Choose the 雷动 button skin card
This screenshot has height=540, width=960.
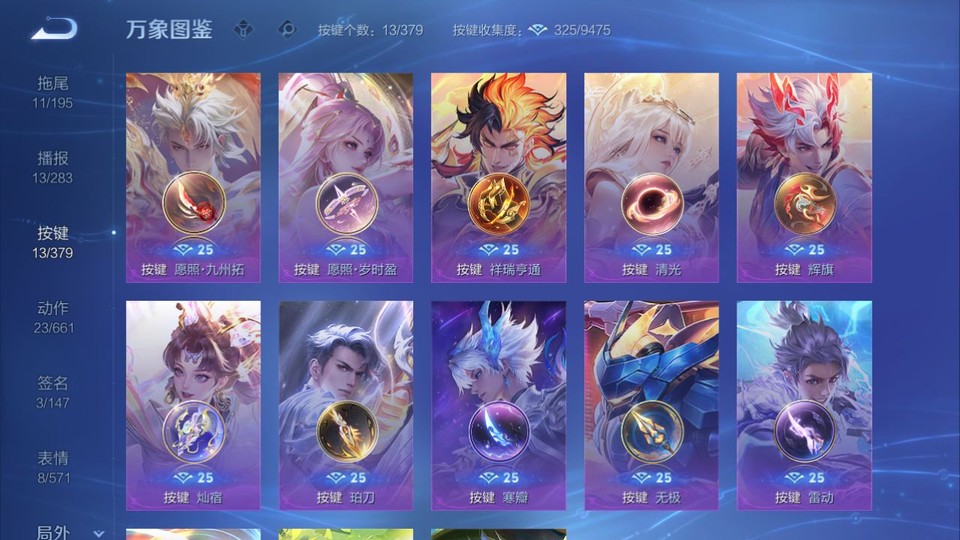click(804, 405)
